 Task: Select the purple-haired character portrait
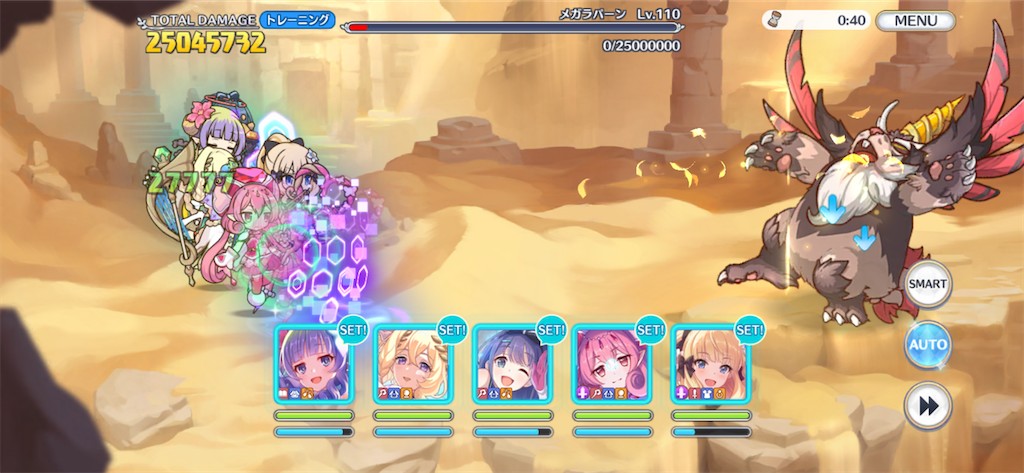(x=313, y=362)
